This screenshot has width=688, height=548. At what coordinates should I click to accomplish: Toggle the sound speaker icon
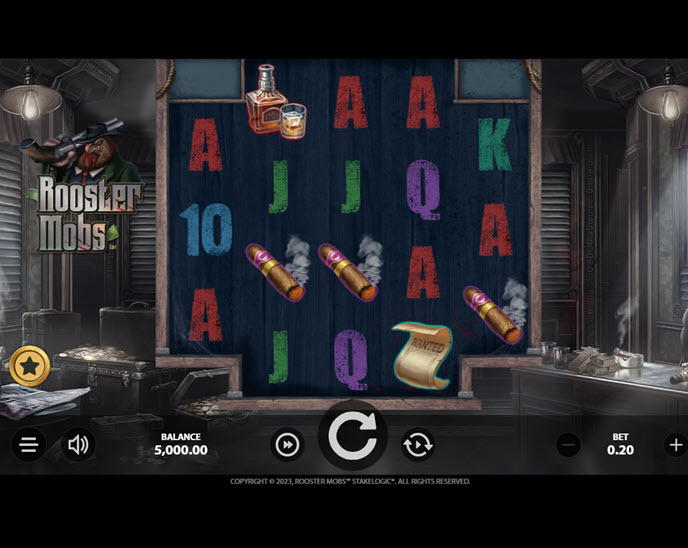coord(78,445)
